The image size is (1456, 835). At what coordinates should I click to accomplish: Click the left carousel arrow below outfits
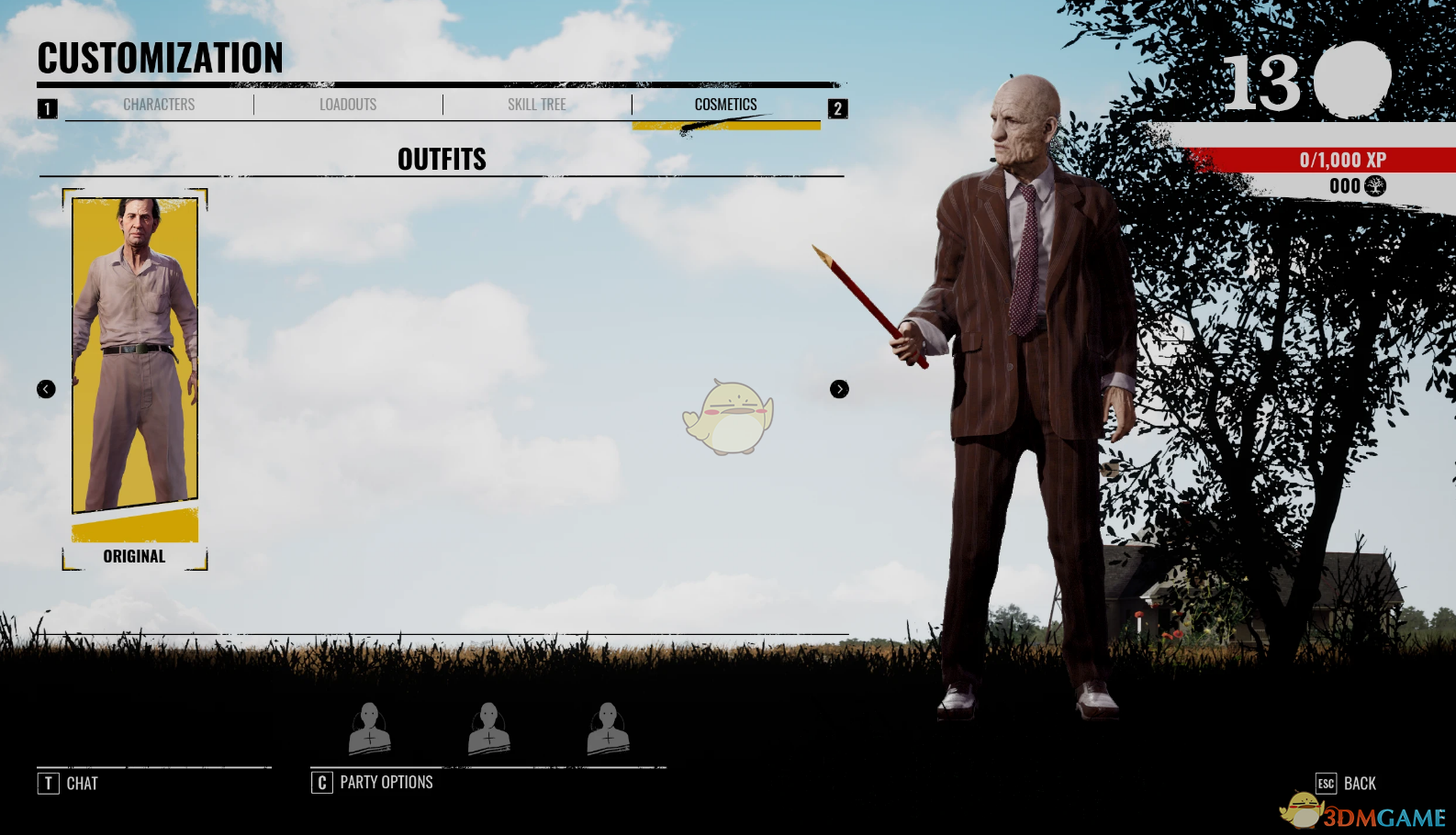coord(45,389)
